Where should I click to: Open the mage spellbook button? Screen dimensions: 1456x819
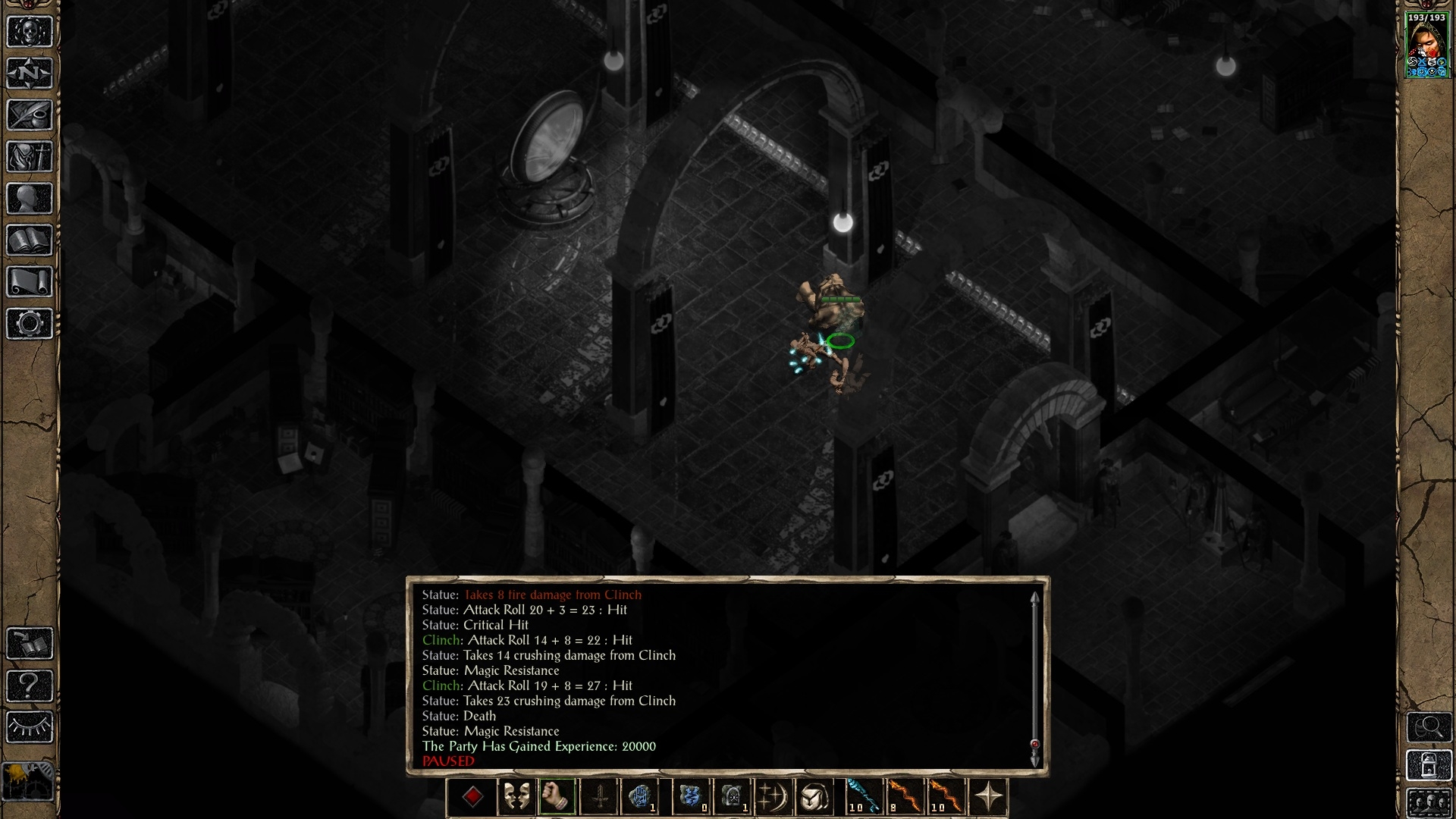[x=30, y=240]
